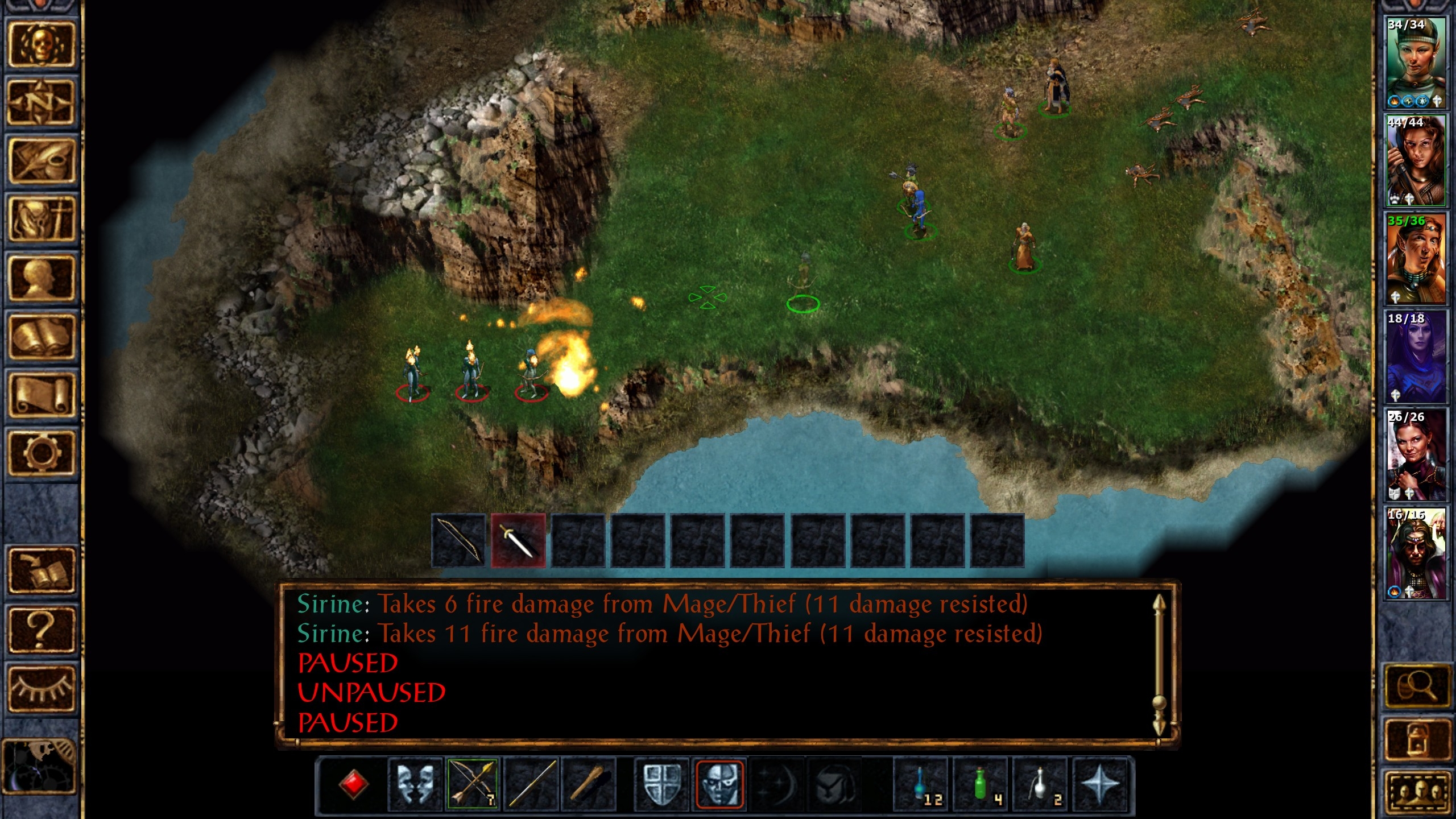This screenshot has width=1456, height=819.
Task: Select the 34/34 elf portrait
Action: (x=1415, y=63)
